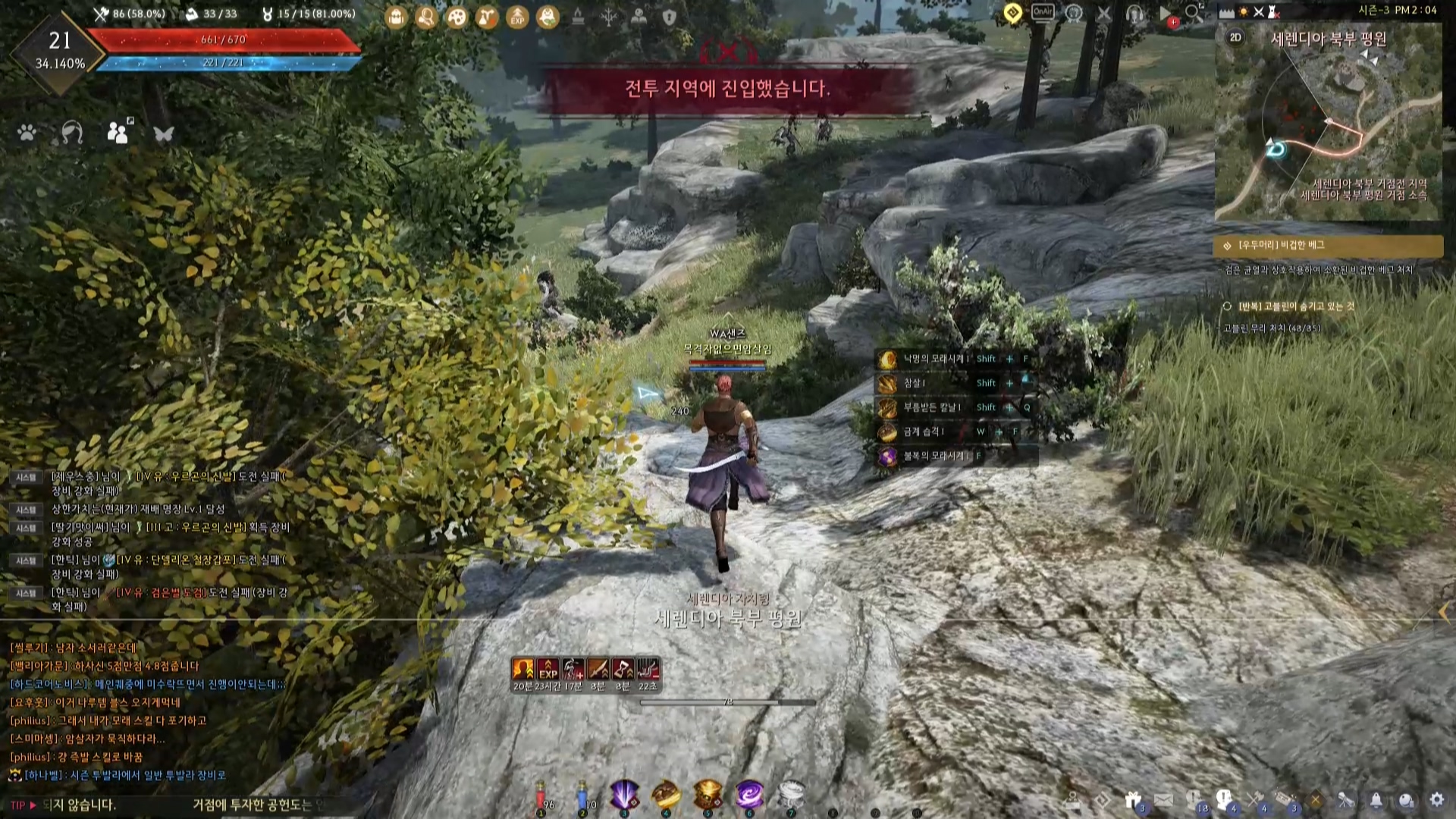Screen dimensions: 1456x819
Task: Click the yellow diamond marker icon
Action: pyautogui.click(x=1012, y=13)
